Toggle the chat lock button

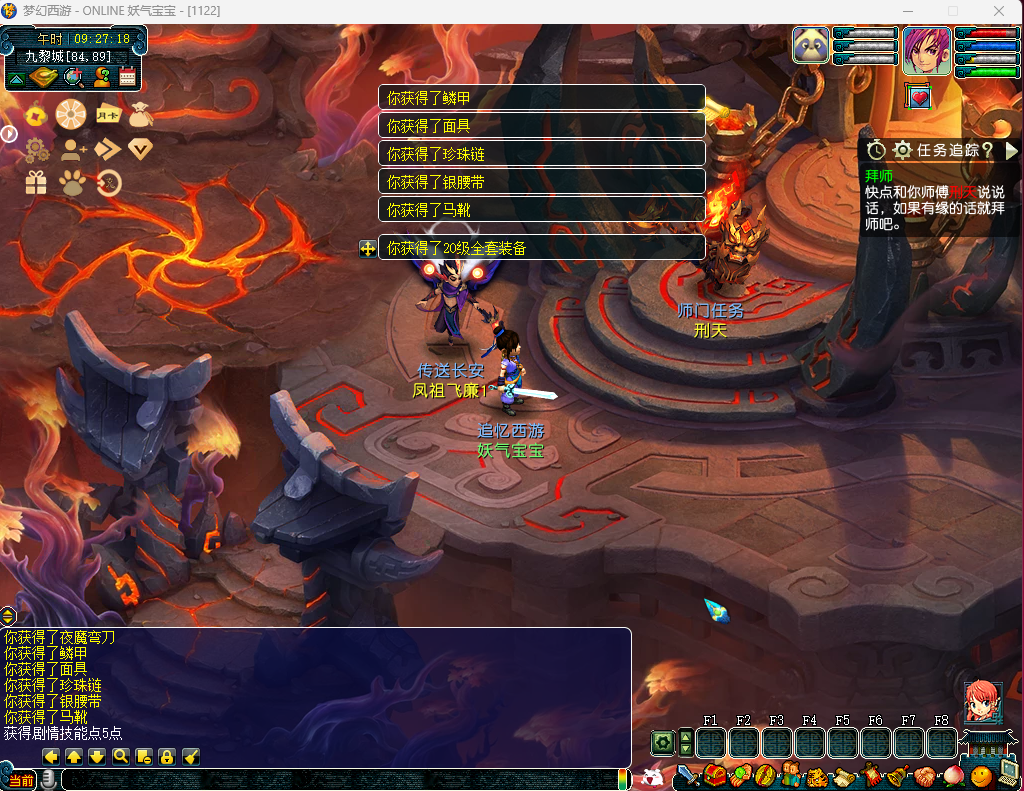[167, 757]
